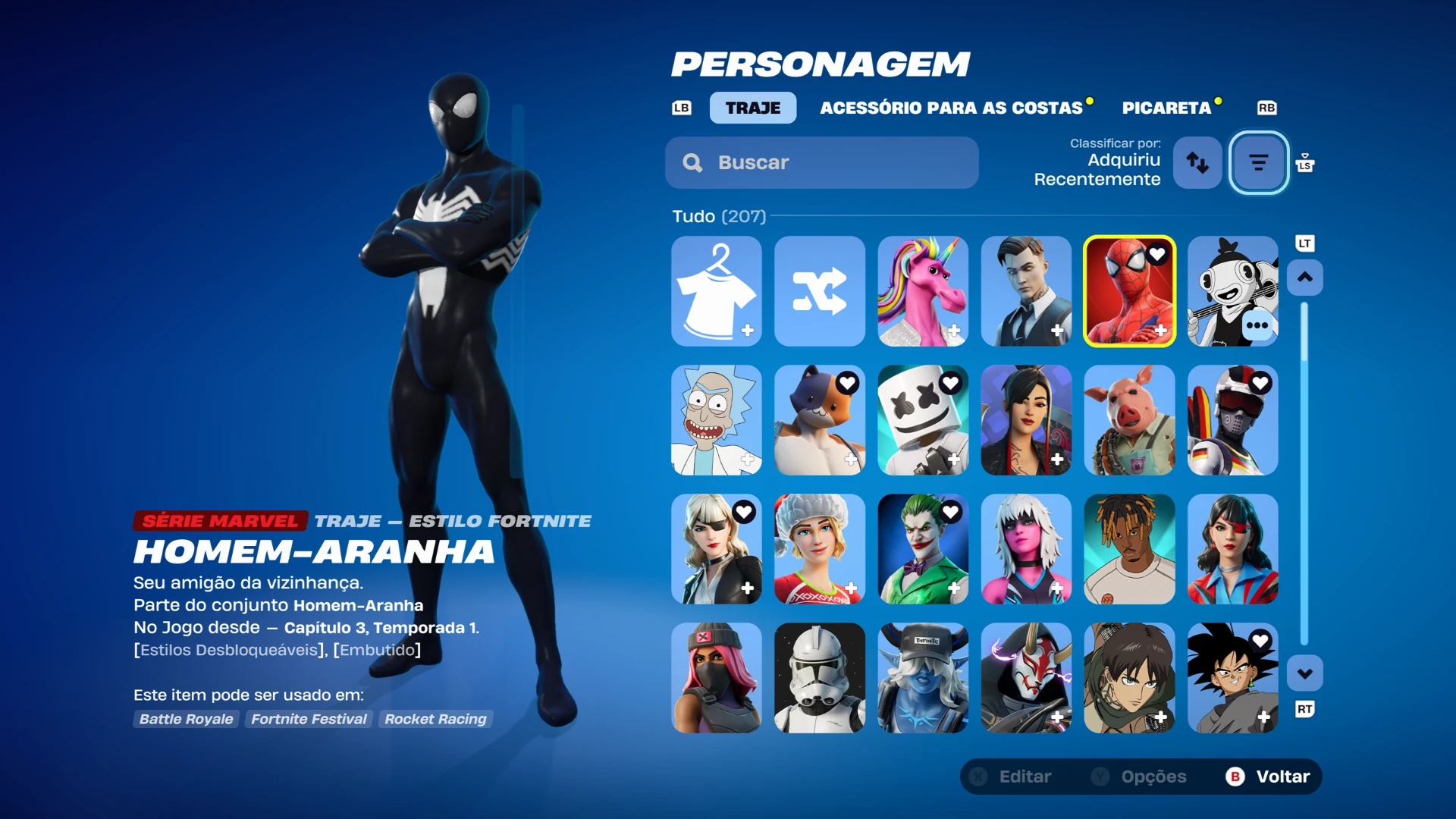Select the Rick Sanchez outfit
Screen dimensions: 1456x819
pyautogui.click(x=716, y=420)
